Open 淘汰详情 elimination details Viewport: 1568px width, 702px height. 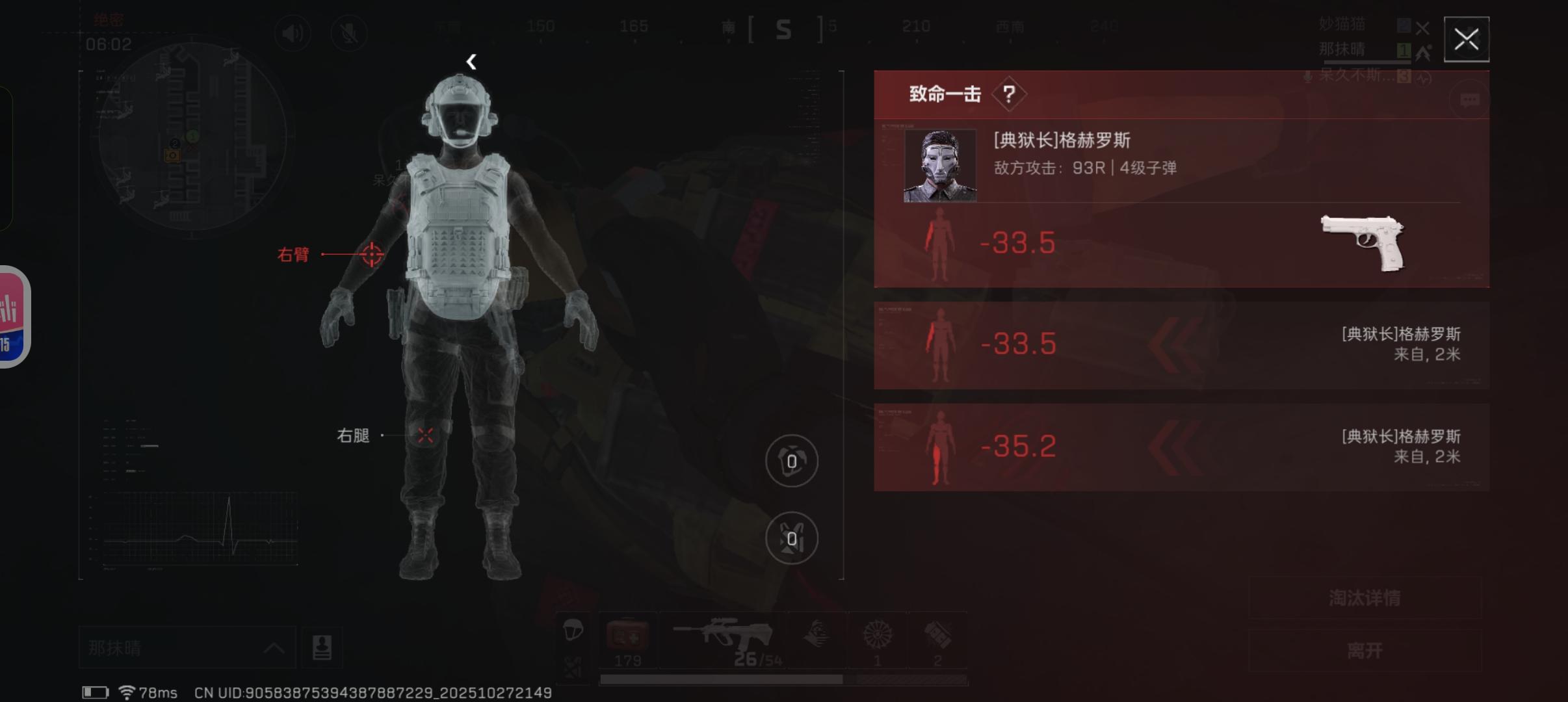click(x=1365, y=598)
